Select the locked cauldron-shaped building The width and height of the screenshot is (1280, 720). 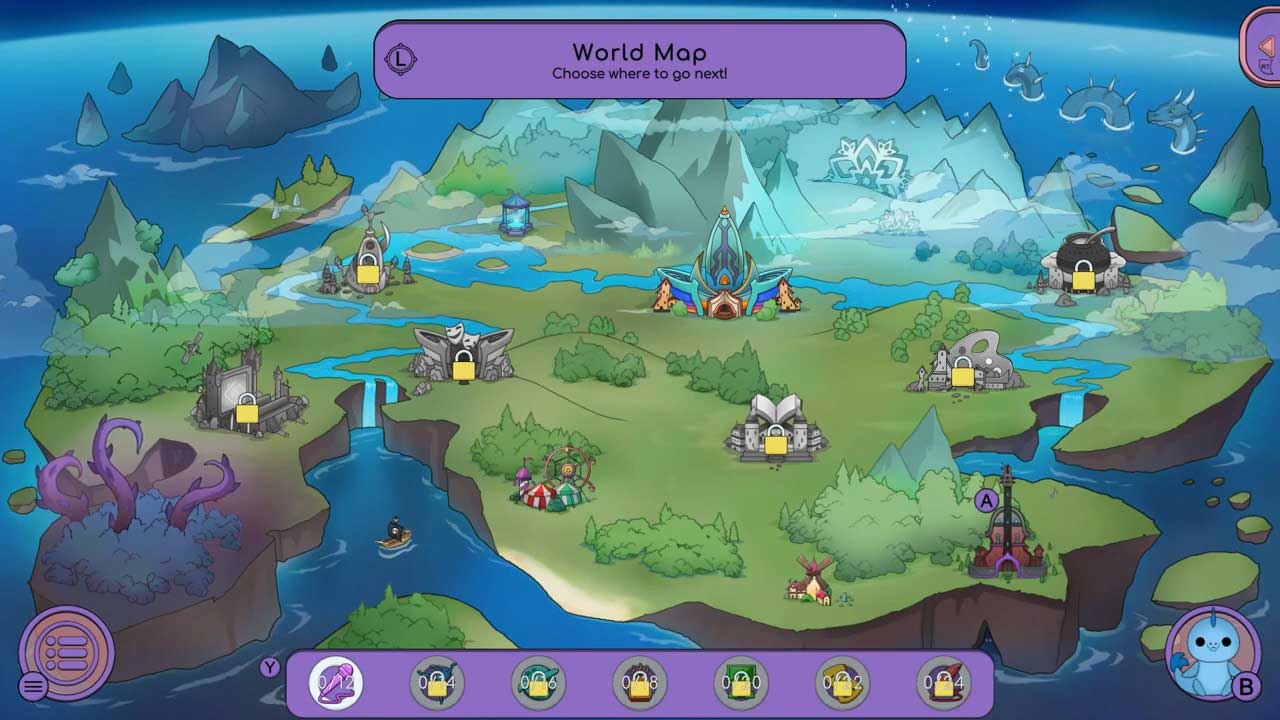point(1082,265)
